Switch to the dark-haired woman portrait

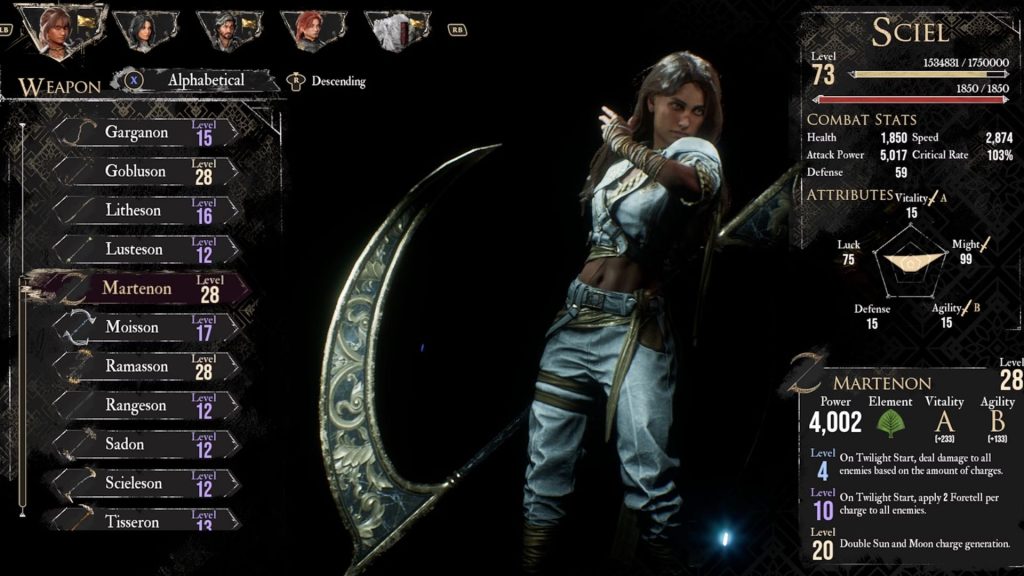(145, 30)
